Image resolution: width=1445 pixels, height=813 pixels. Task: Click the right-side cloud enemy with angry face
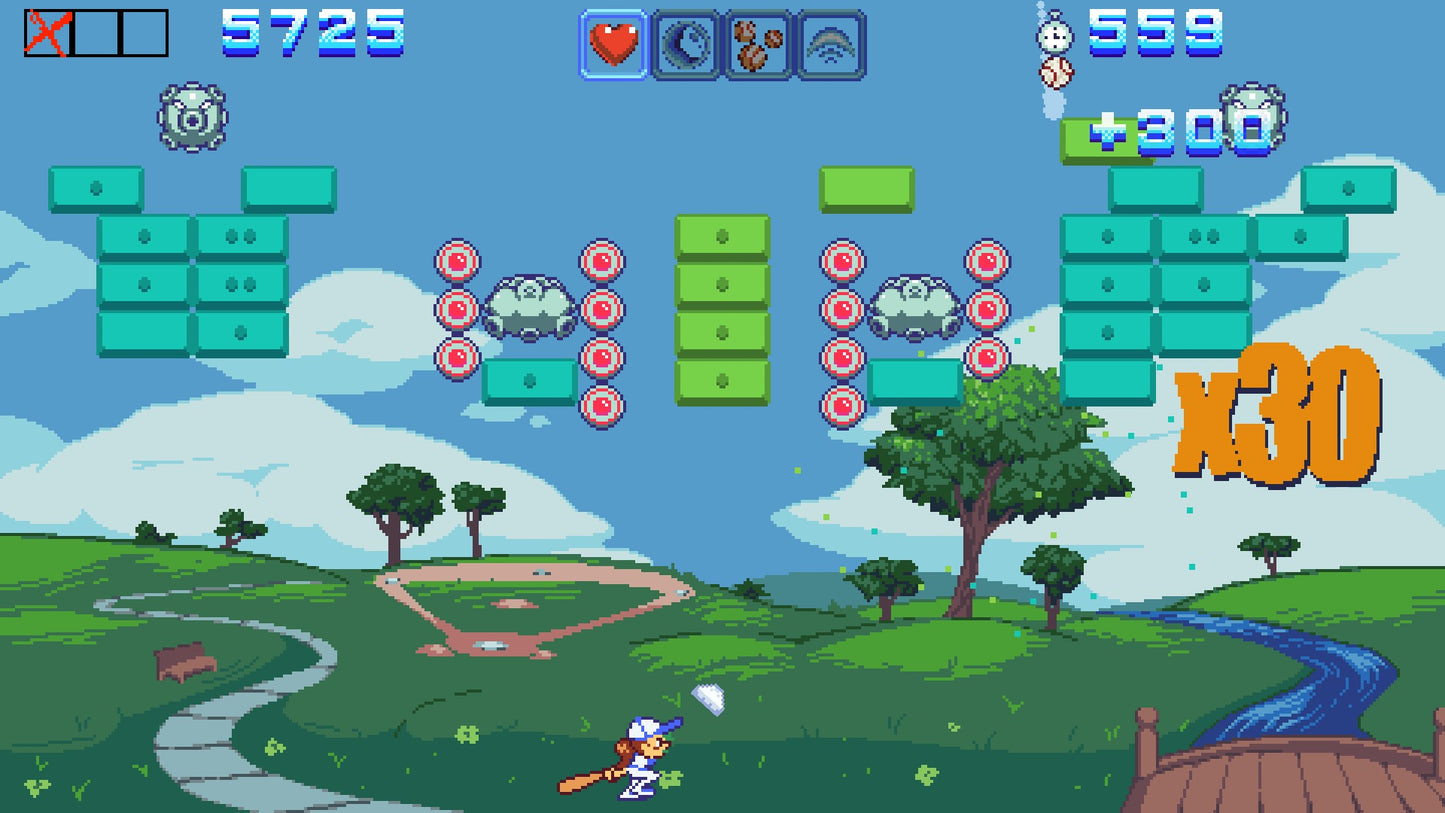coord(916,306)
